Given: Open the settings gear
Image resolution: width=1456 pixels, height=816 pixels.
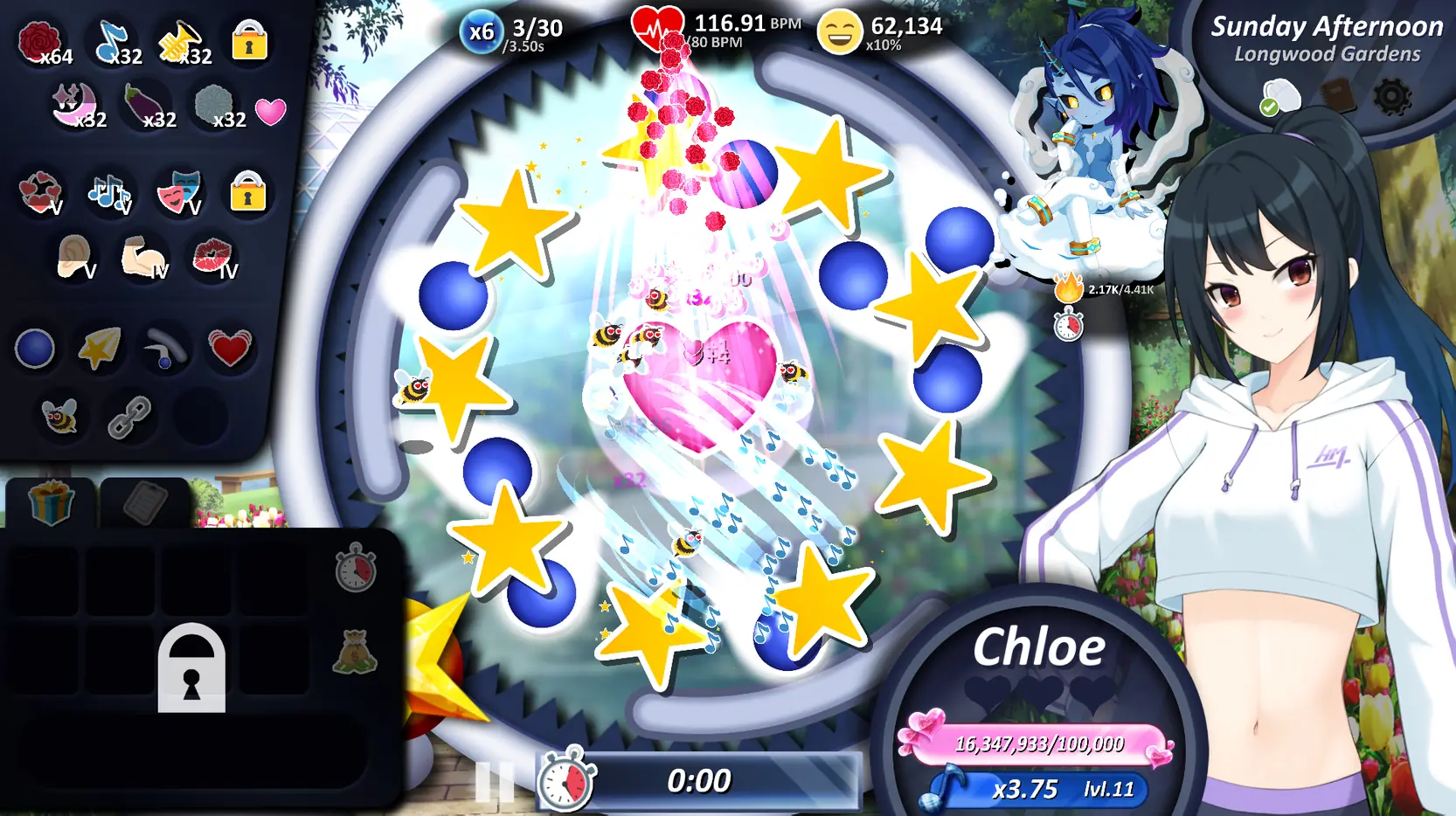Looking at the screenshot, I should point(1391,97).
